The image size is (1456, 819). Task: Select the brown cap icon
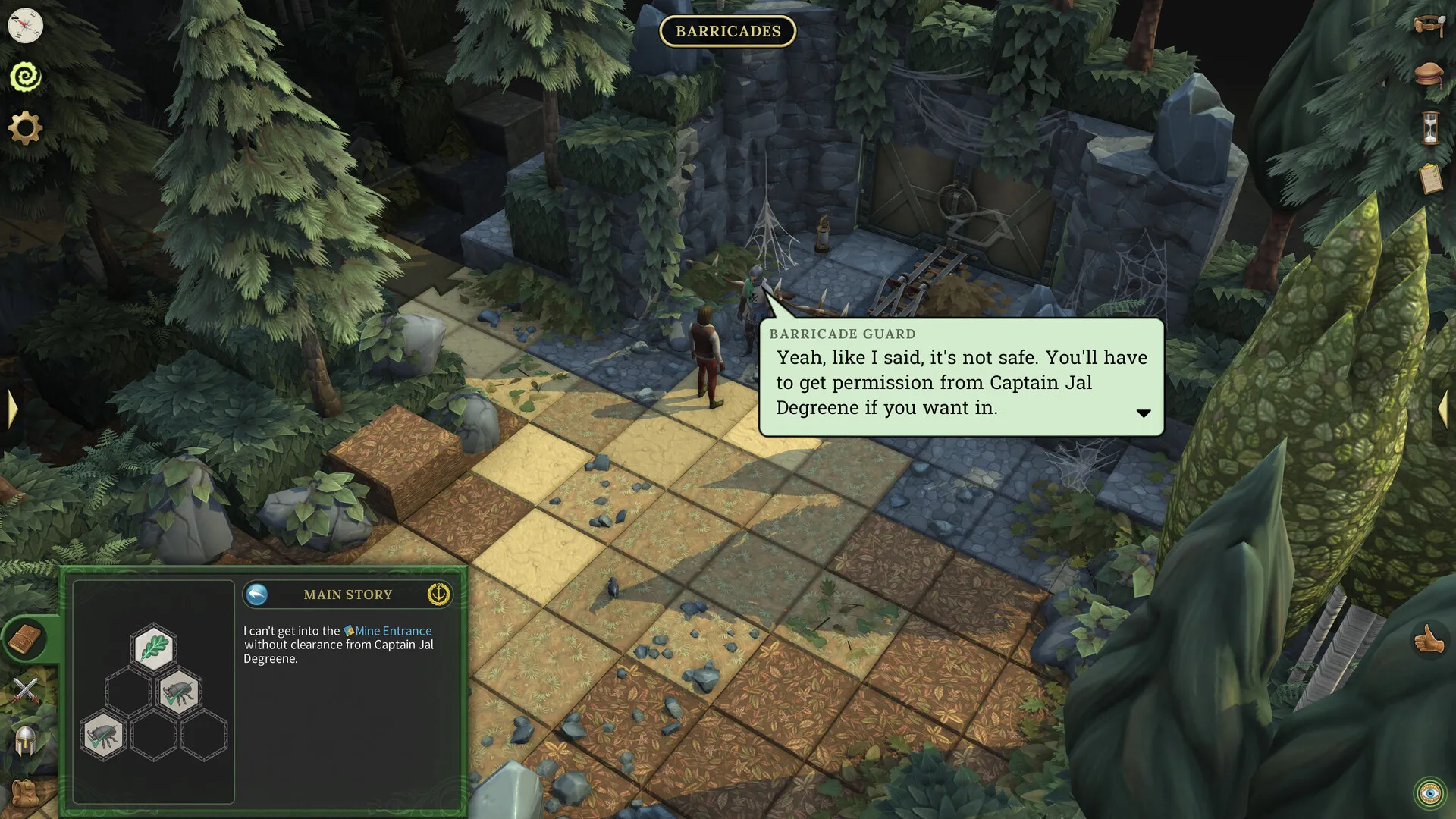1429,75
